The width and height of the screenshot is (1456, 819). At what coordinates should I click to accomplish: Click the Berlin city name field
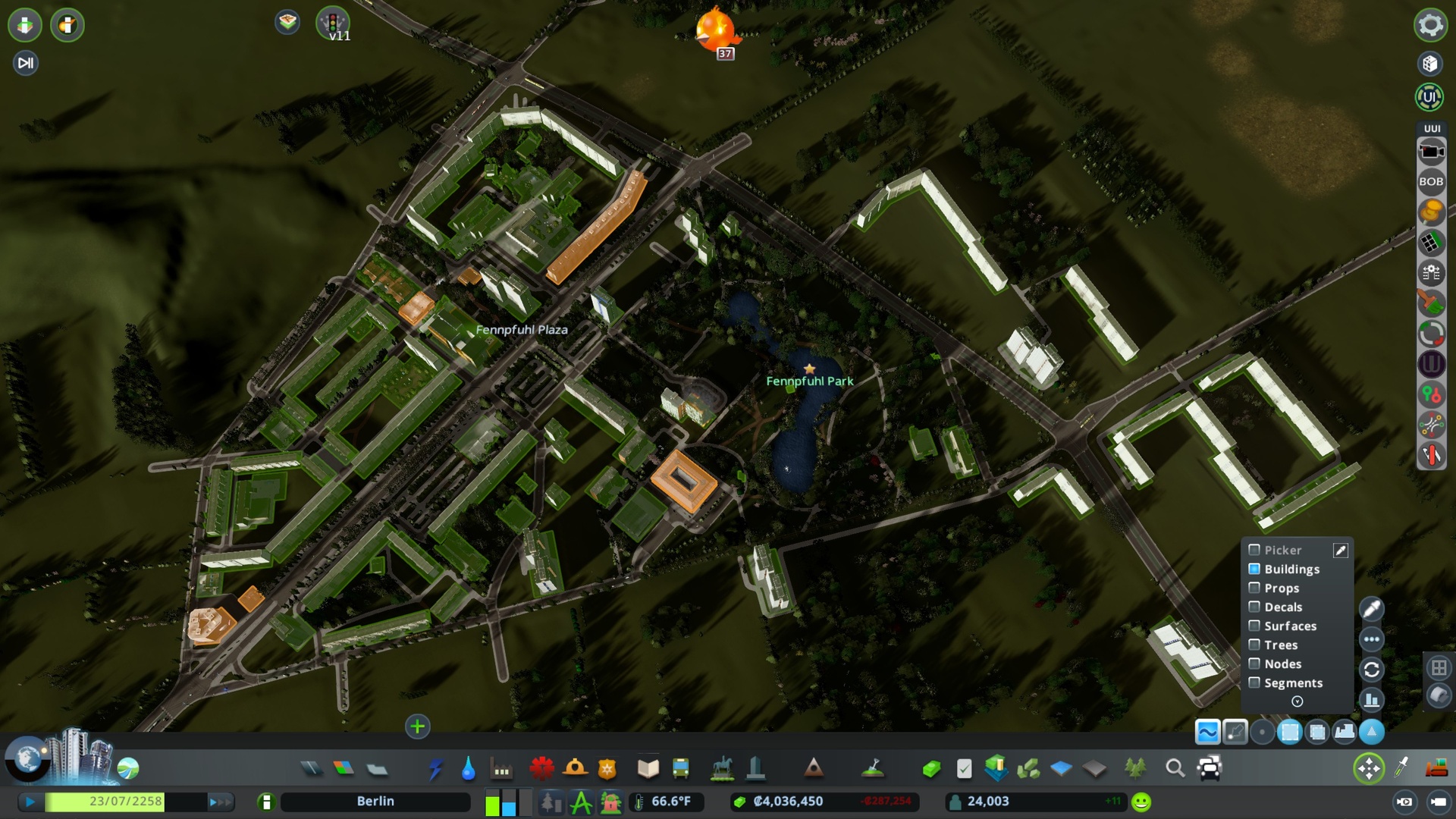[375, 801]
